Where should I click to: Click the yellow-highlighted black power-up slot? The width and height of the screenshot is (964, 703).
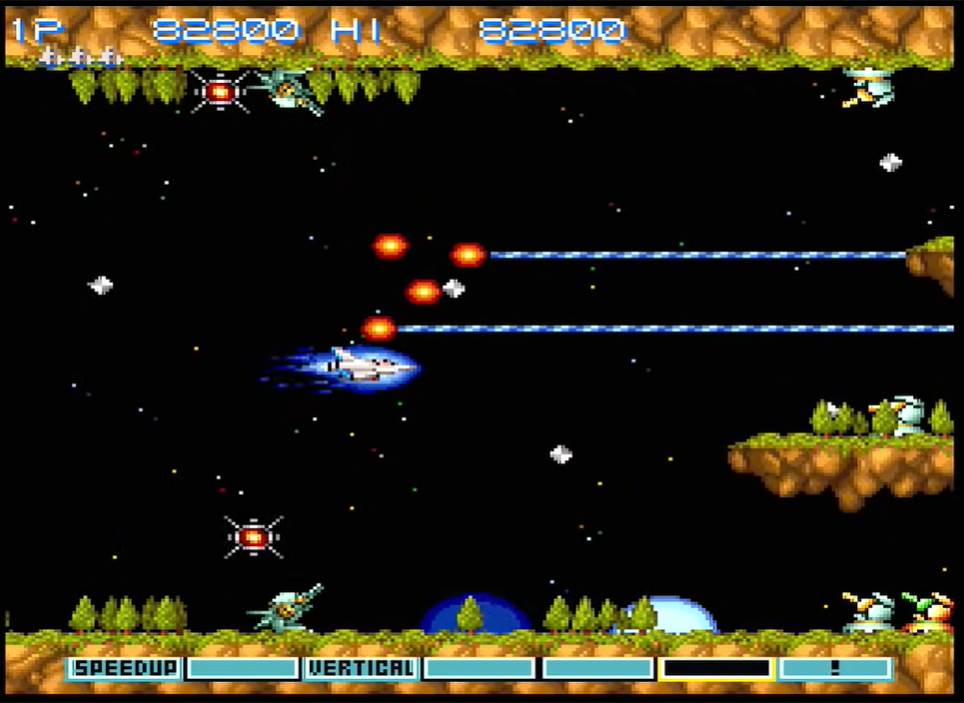tap(717, 668)
